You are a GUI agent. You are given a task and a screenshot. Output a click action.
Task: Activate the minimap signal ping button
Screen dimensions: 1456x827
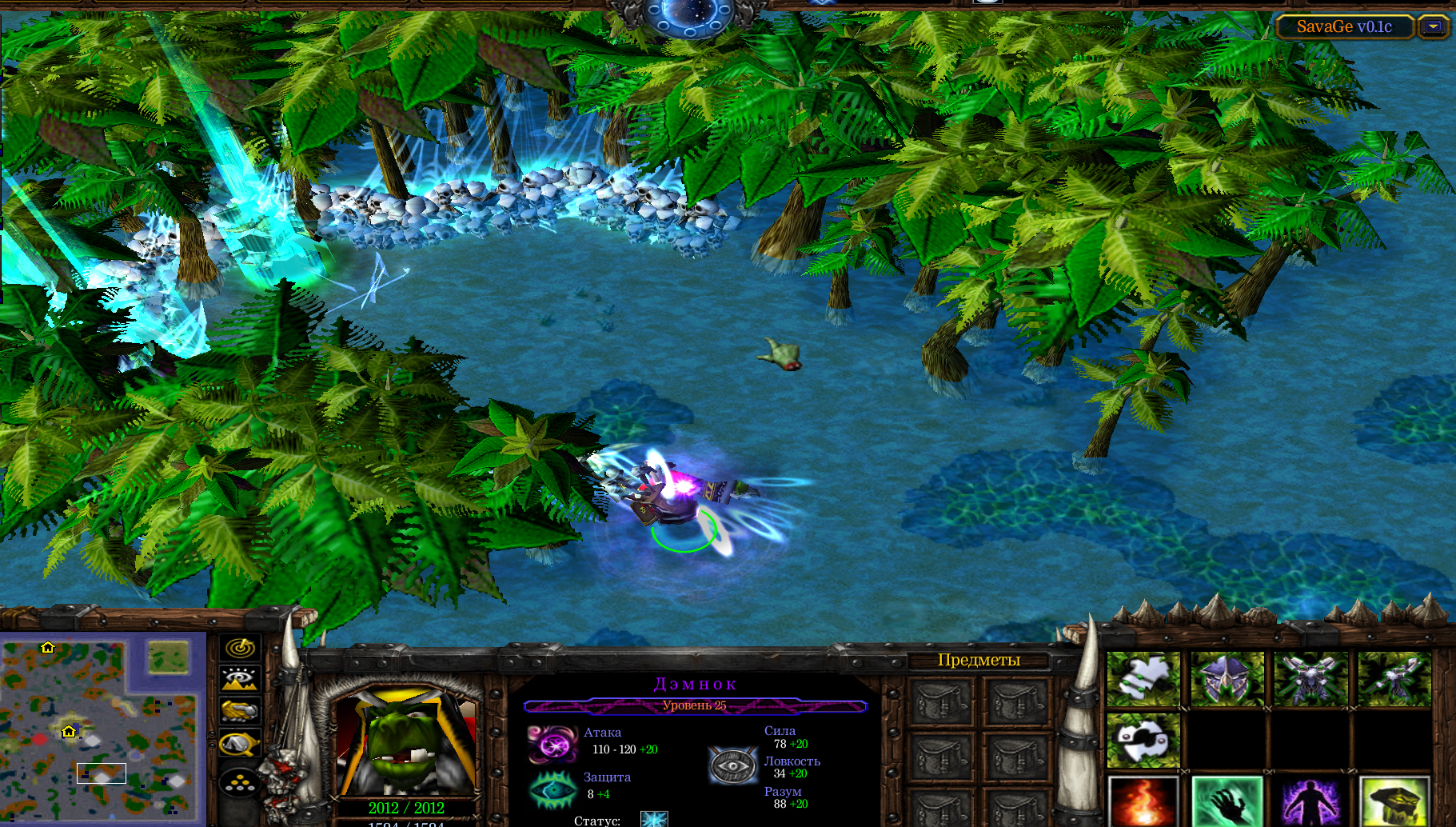click(x=240, y=647)
